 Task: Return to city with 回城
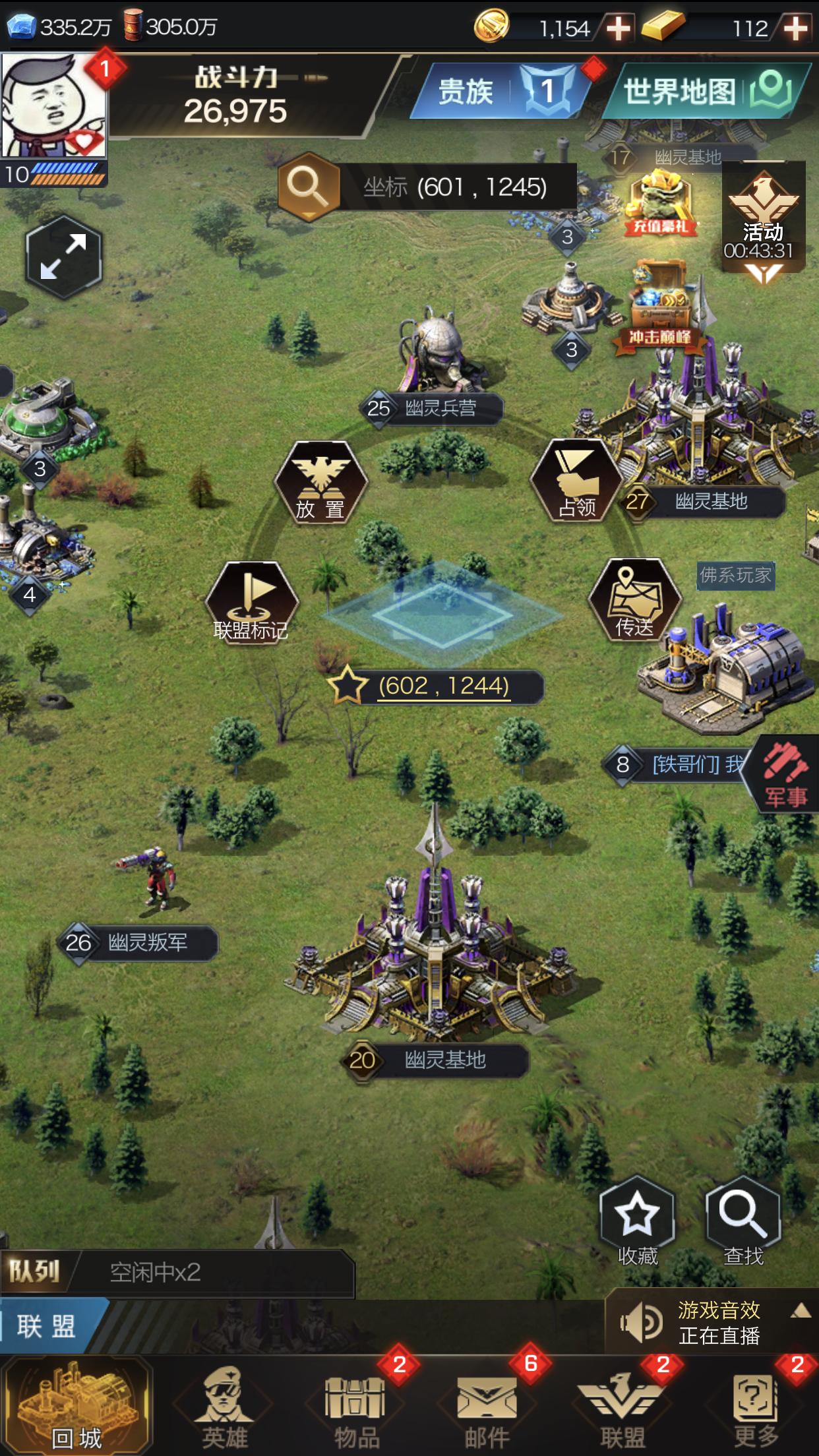pos(76,1405)
